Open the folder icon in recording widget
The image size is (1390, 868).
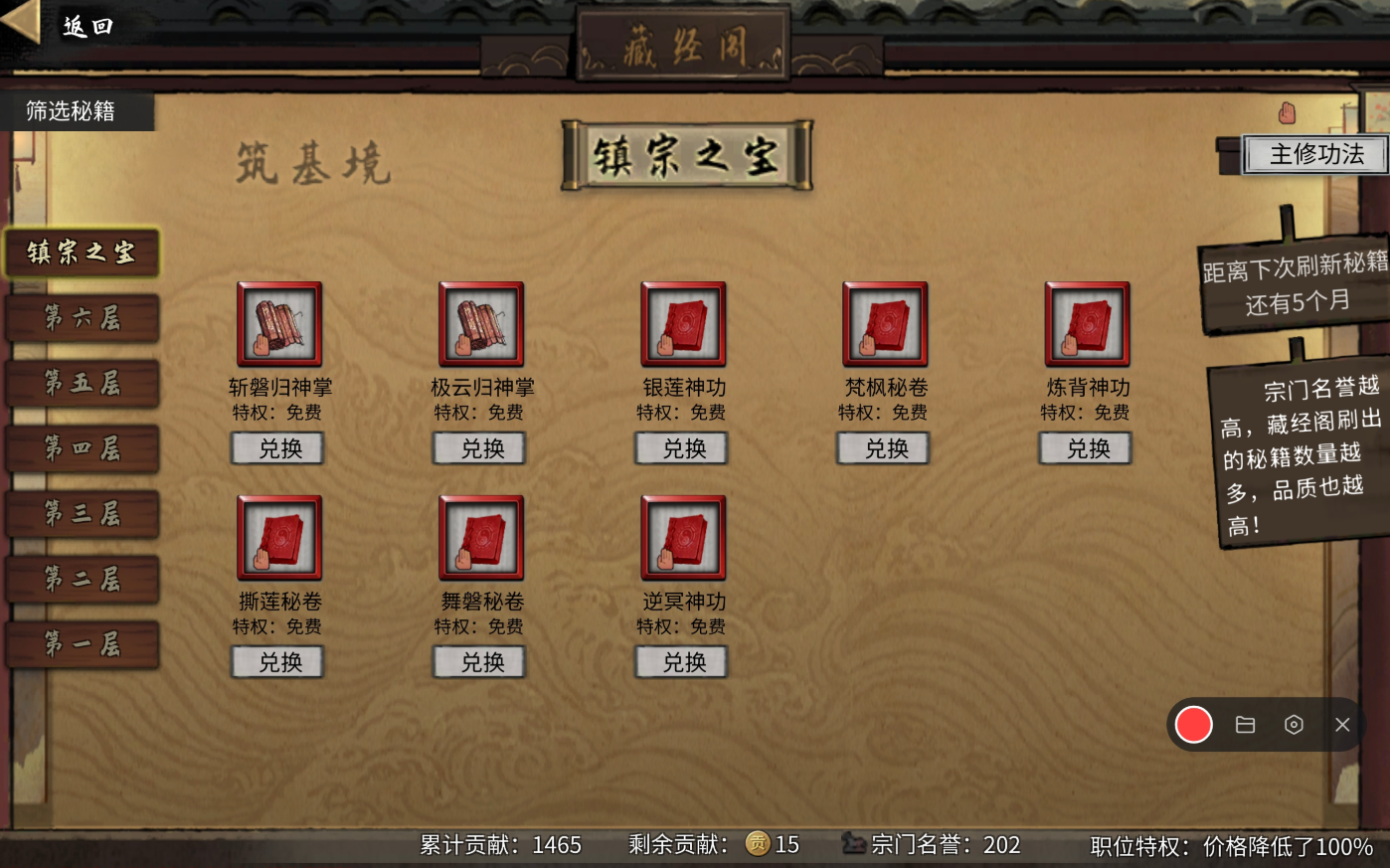point(1245,725)
